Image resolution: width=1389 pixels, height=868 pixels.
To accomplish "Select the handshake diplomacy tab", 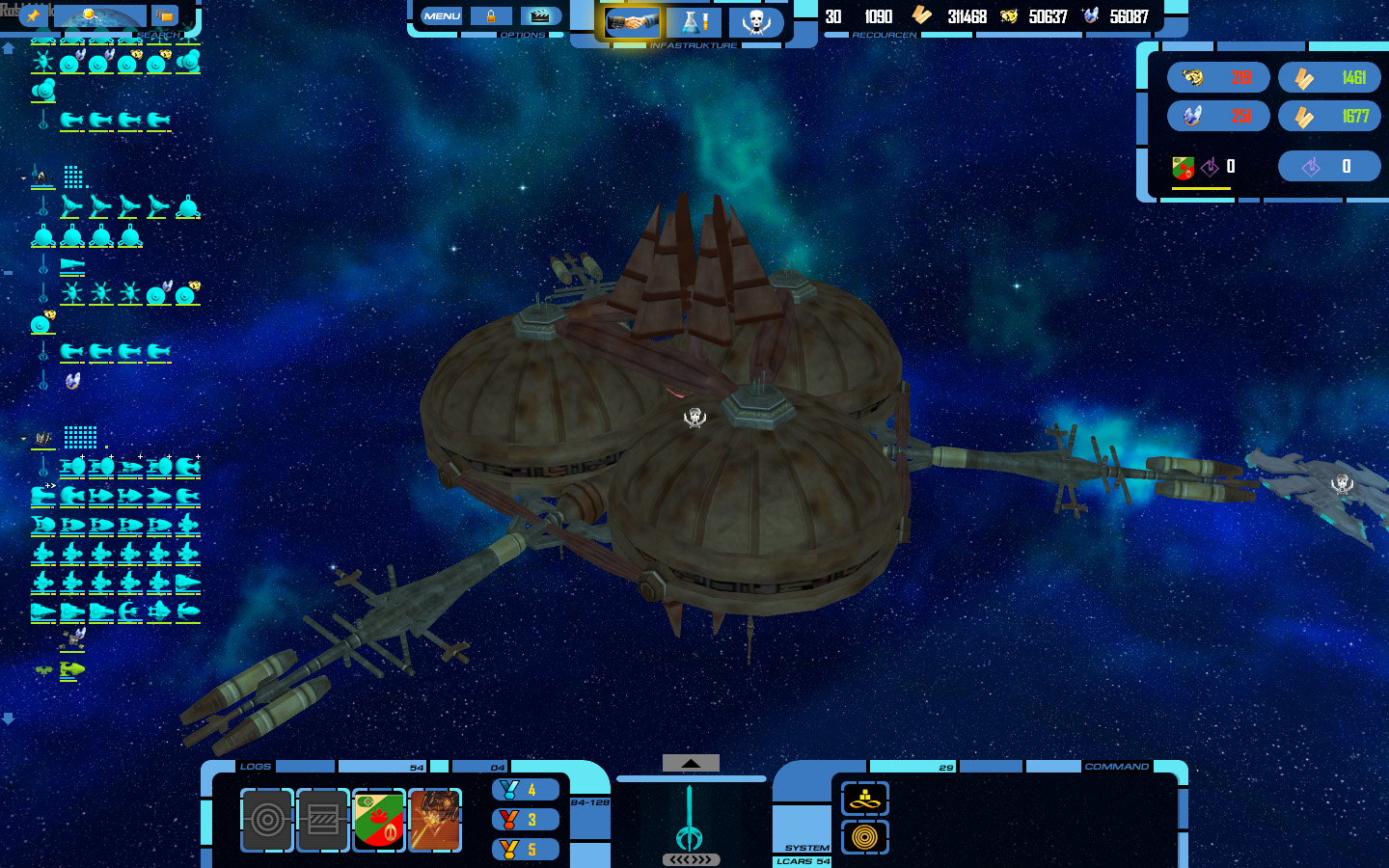I will pyautogui.click(x=632, y=22).
